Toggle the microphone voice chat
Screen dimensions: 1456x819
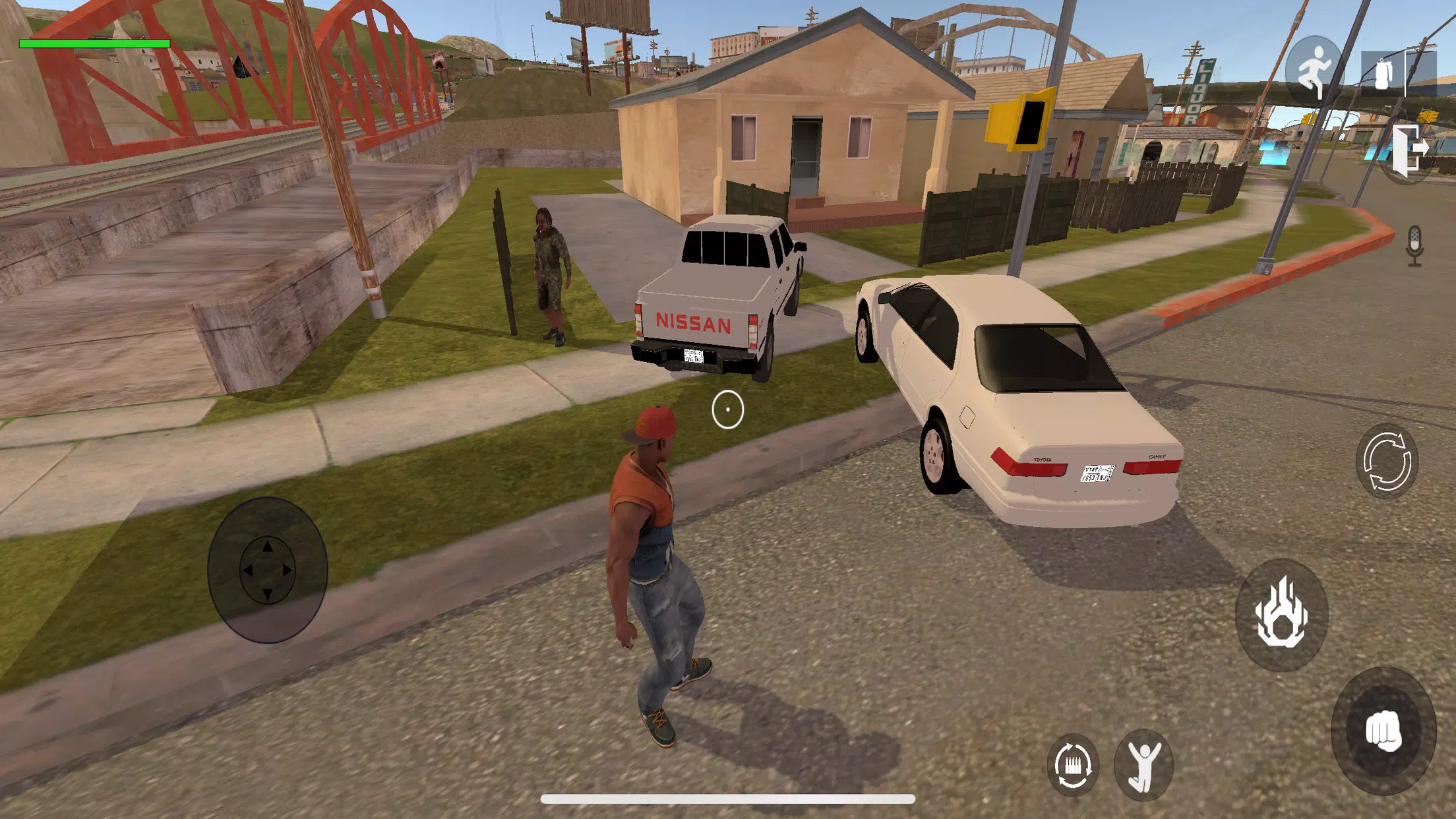click(x=1414, y=246)
